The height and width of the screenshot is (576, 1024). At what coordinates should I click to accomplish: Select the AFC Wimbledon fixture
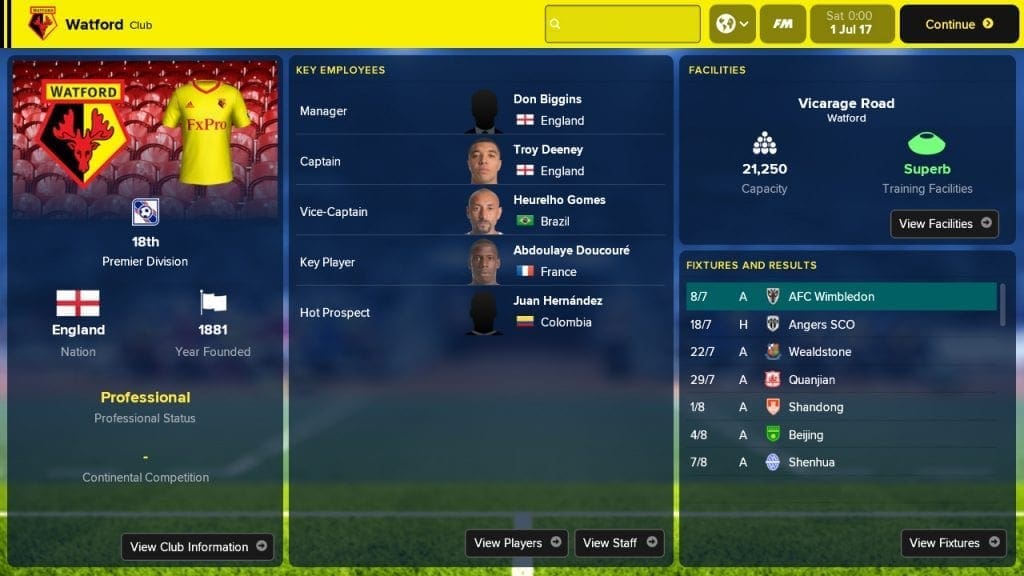(830, 297)
